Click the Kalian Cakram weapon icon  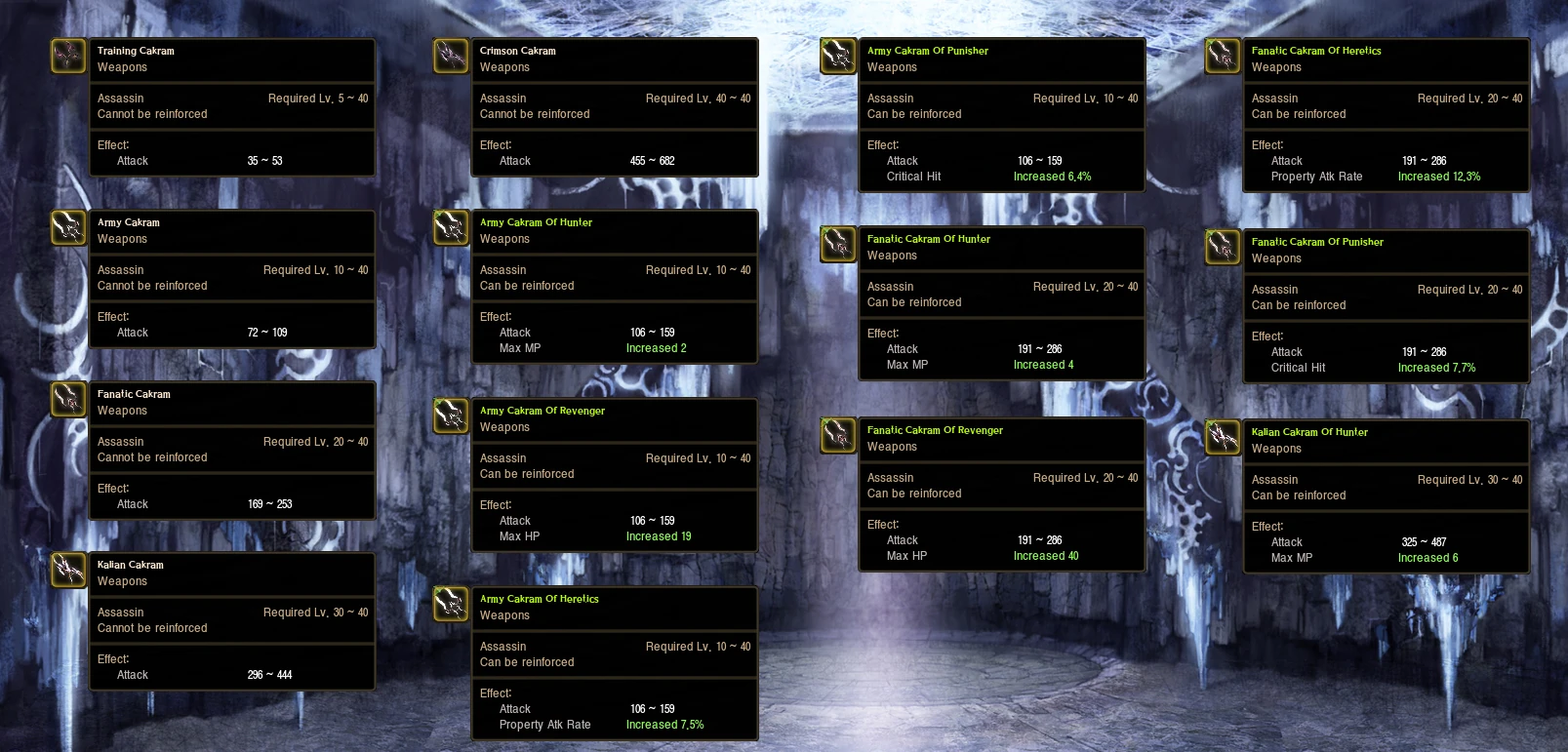pyautogui.click(x=67, y=570)
